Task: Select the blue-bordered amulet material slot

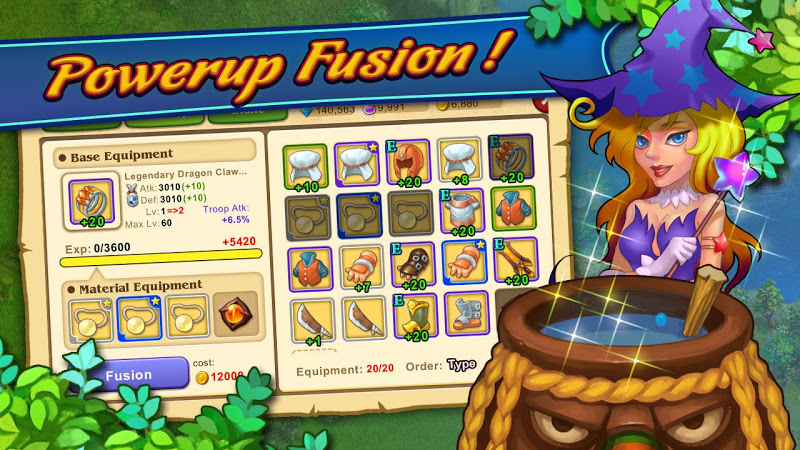Action: [x=139, y=316]
